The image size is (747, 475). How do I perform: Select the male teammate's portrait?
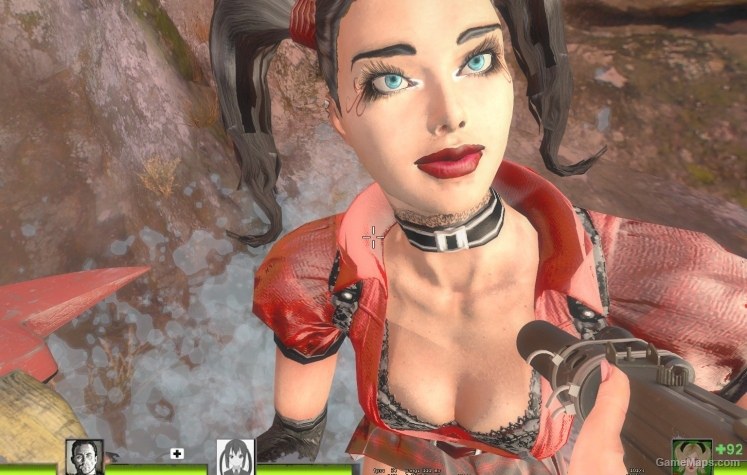[x=85, y=458]
